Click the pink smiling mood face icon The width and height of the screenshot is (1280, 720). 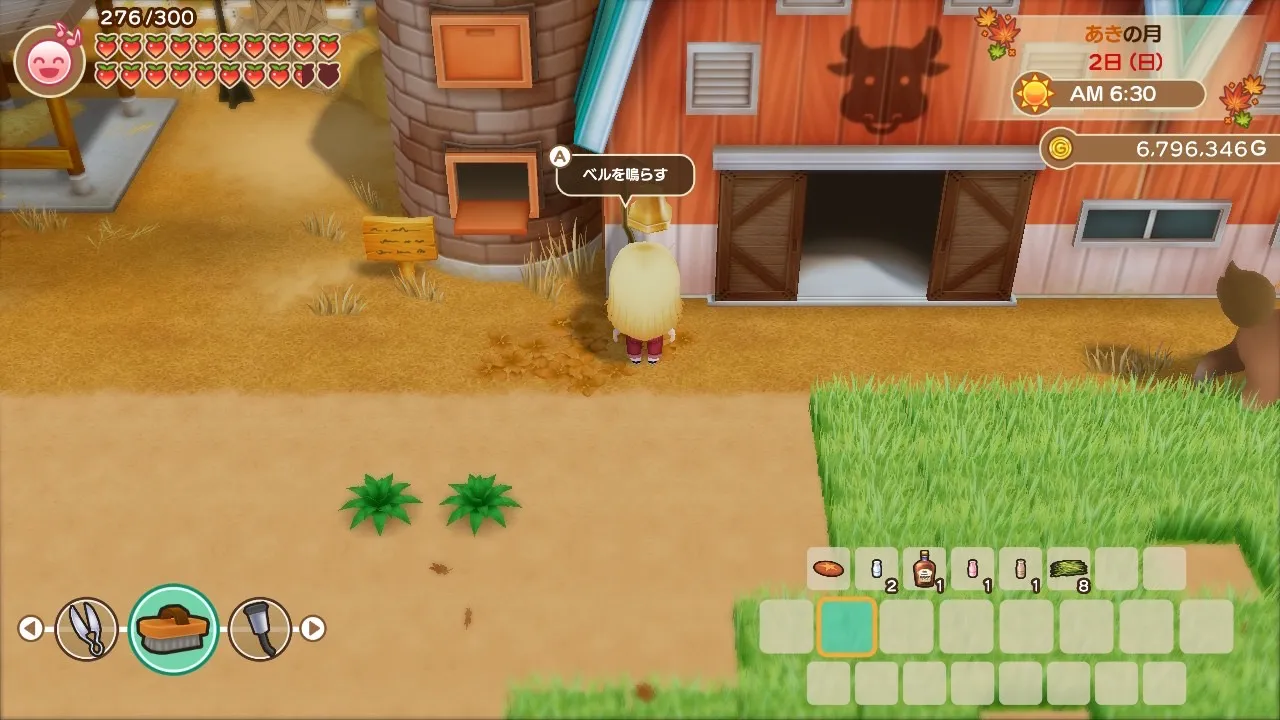[x=46, y=62]
